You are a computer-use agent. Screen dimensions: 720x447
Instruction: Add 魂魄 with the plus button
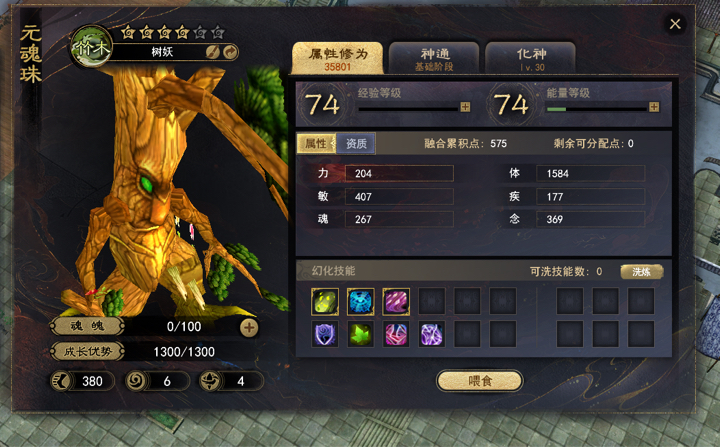(249, 327)
